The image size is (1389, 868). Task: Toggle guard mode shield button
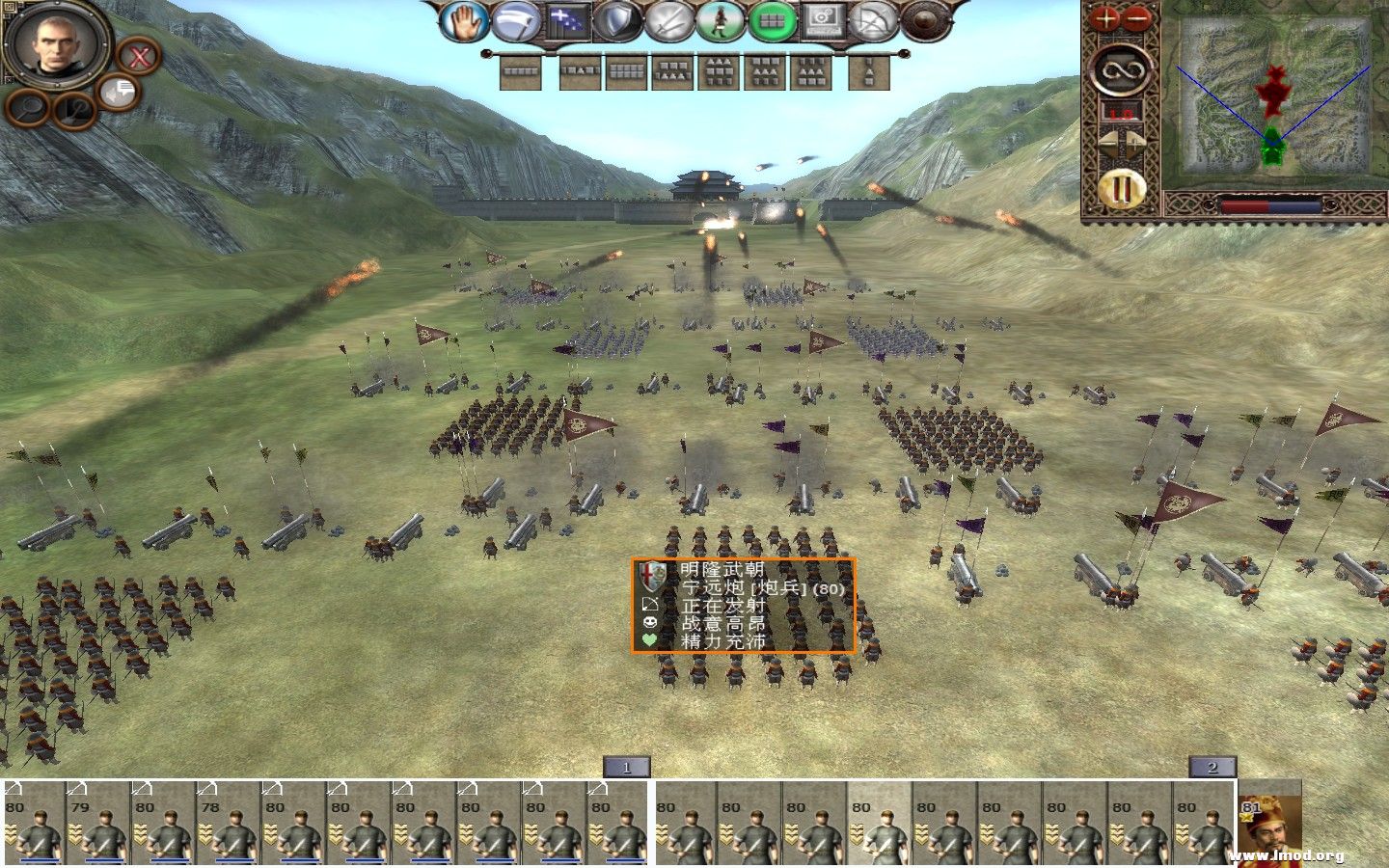[618, 21]
